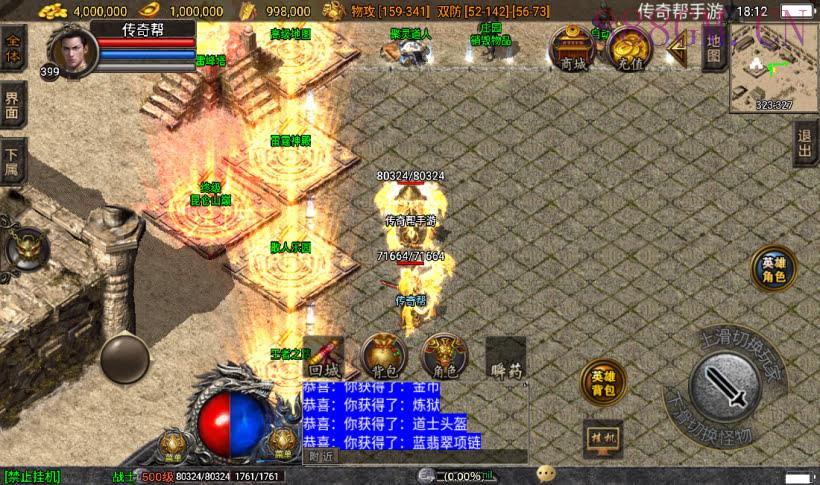Open the 英雄背包 hero bag
The width and height of the screenshot is (820, 485).
[x=603, y=383]
